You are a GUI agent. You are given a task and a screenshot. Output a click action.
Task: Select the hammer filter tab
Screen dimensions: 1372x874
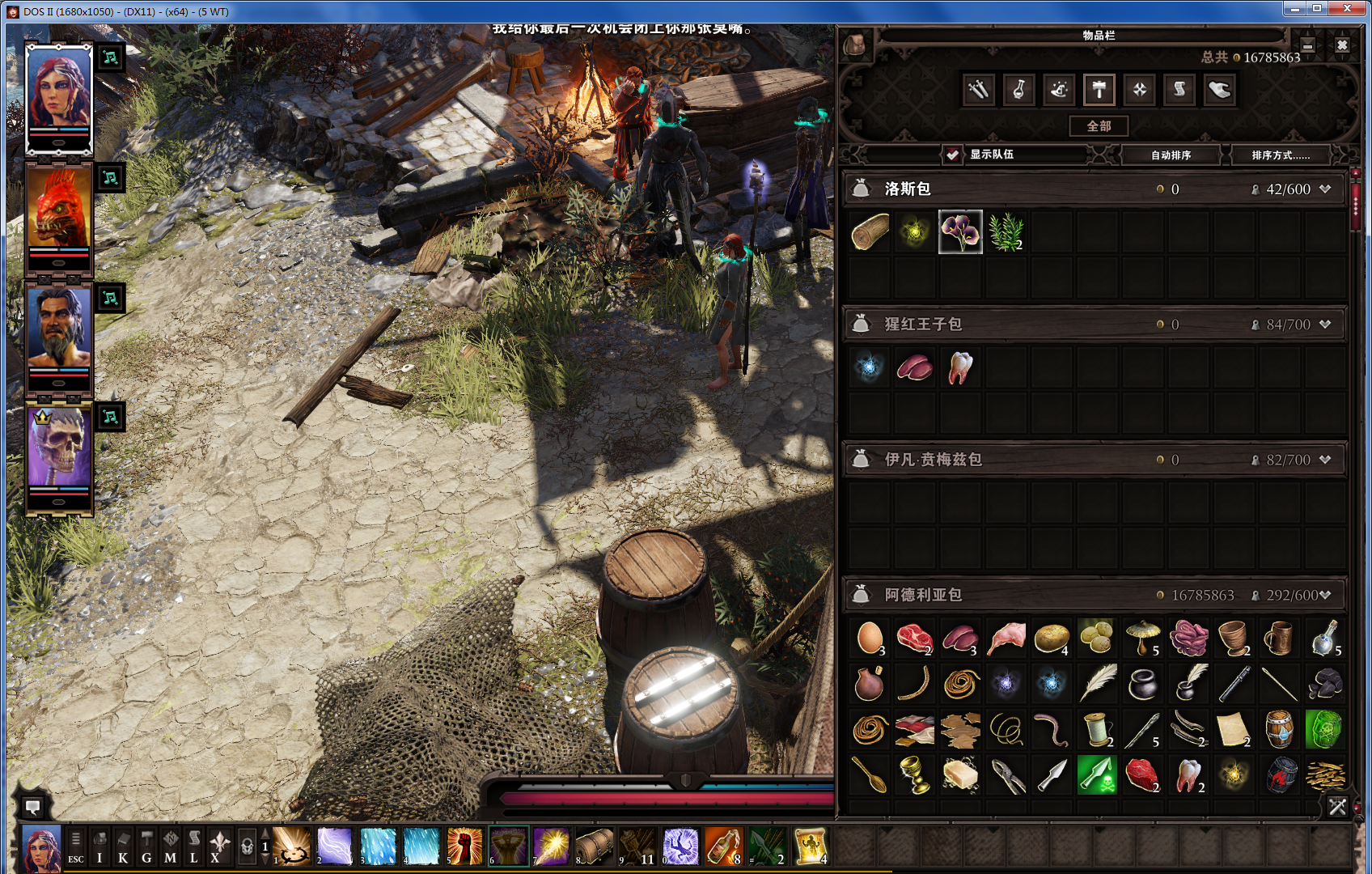click(x=1099, y=90)
